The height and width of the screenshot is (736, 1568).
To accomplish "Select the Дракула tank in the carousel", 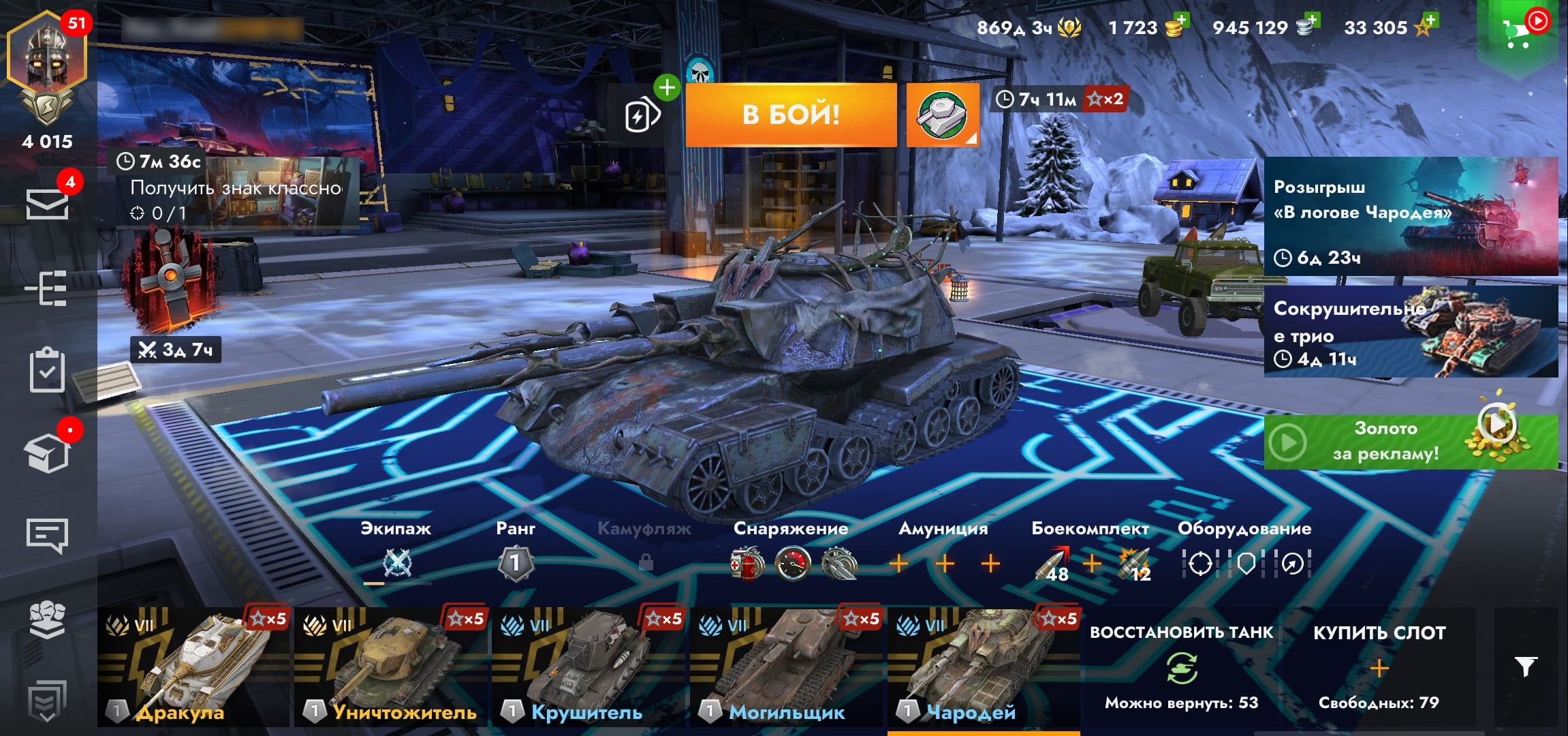I will [193, 668].
